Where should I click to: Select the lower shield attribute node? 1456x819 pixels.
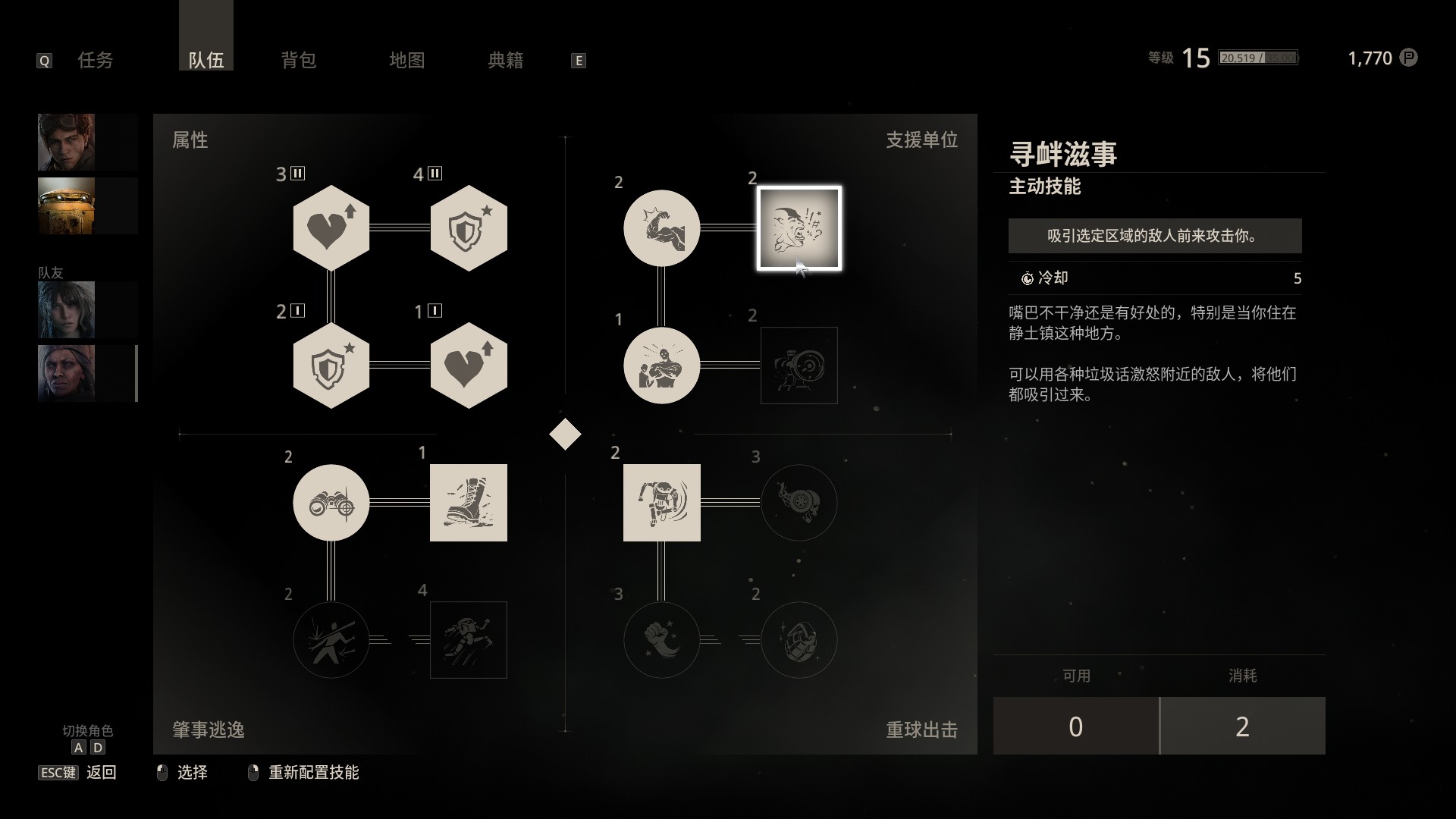[331, 365]
